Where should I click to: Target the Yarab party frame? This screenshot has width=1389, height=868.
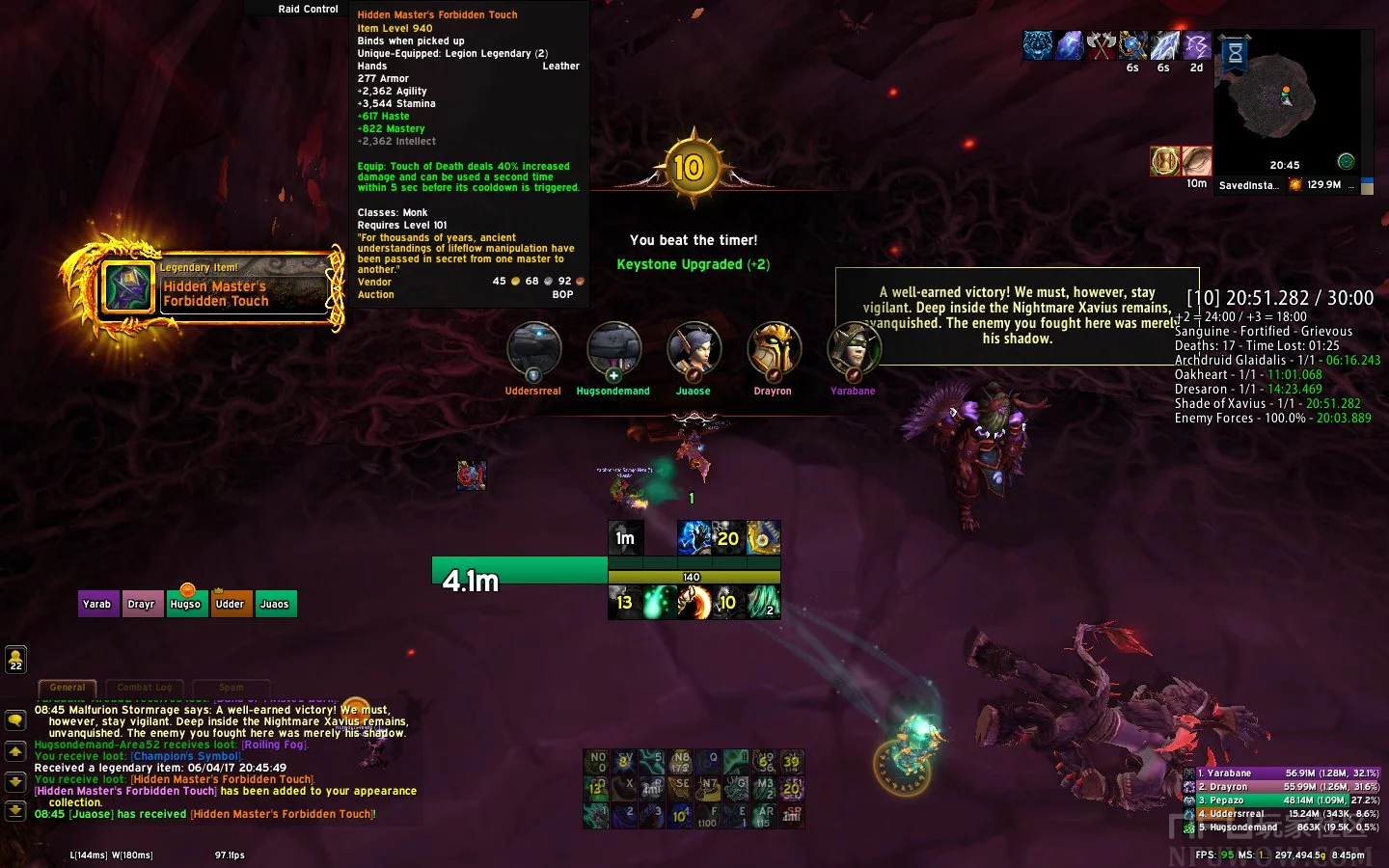point(97,604)
